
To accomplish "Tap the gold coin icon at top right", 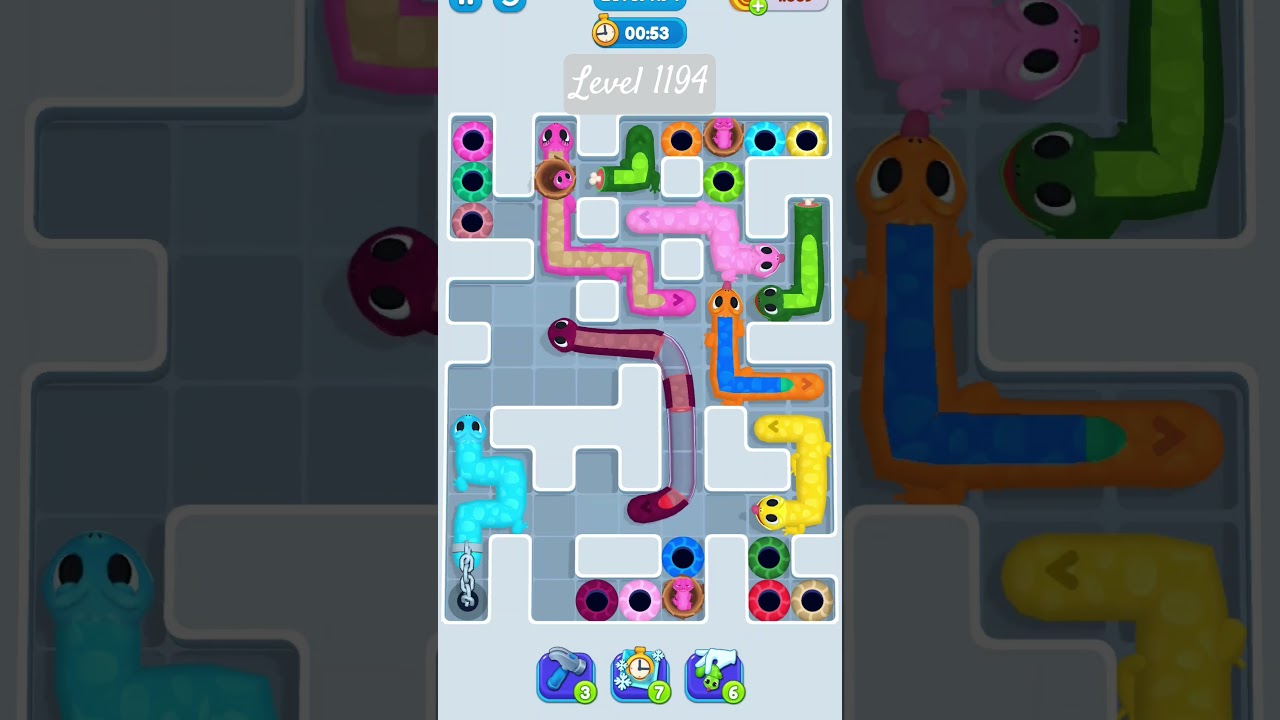I will click(742, 6).
